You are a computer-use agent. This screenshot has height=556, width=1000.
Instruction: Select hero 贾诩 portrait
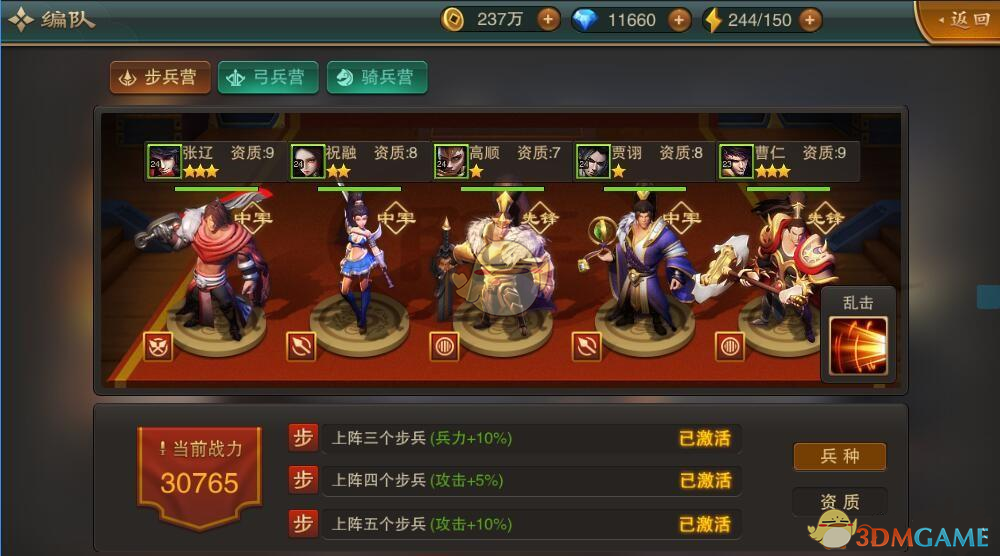coord(594,161)
